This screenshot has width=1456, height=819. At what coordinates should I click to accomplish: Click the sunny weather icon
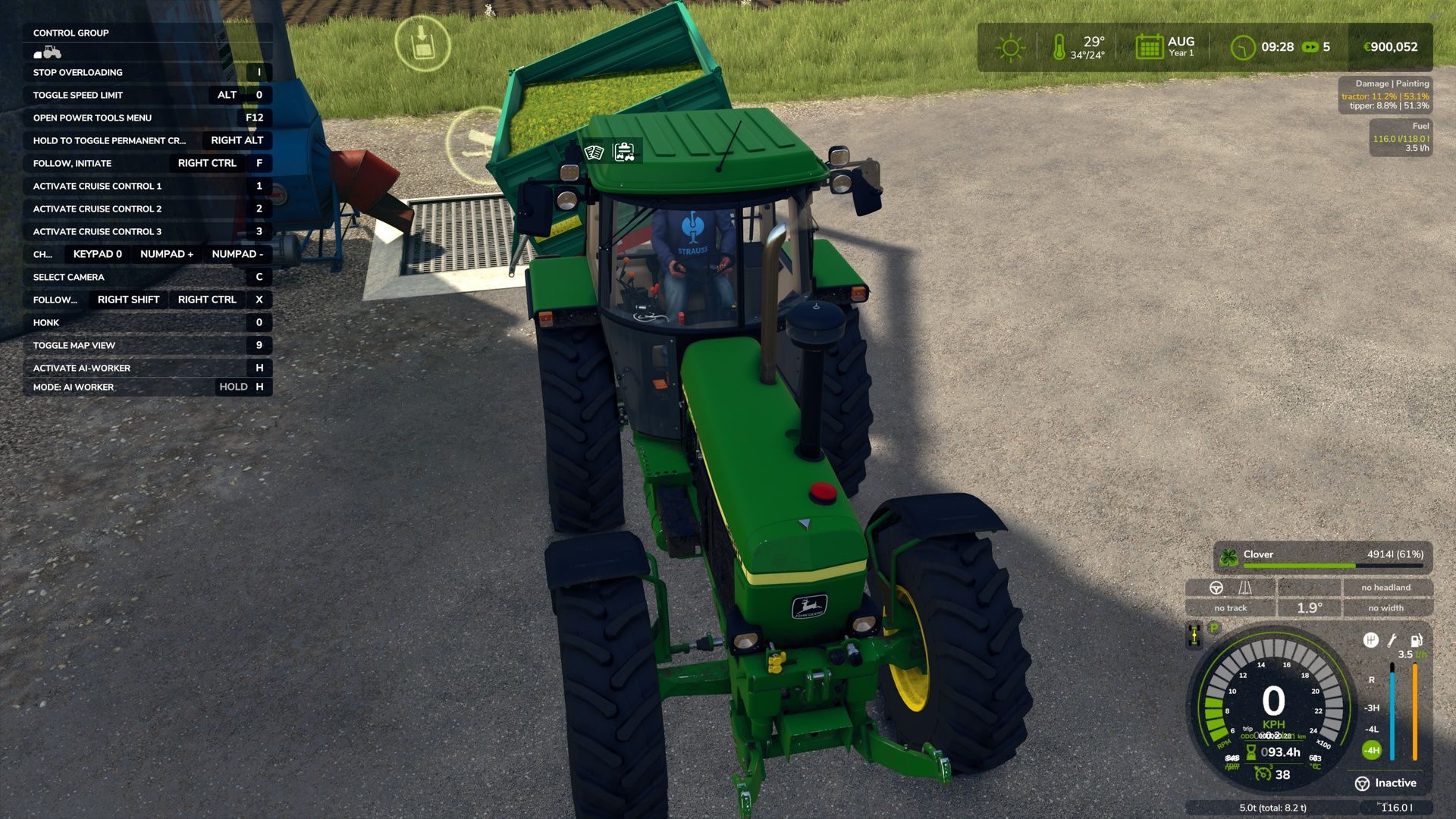coord(1010,48)
